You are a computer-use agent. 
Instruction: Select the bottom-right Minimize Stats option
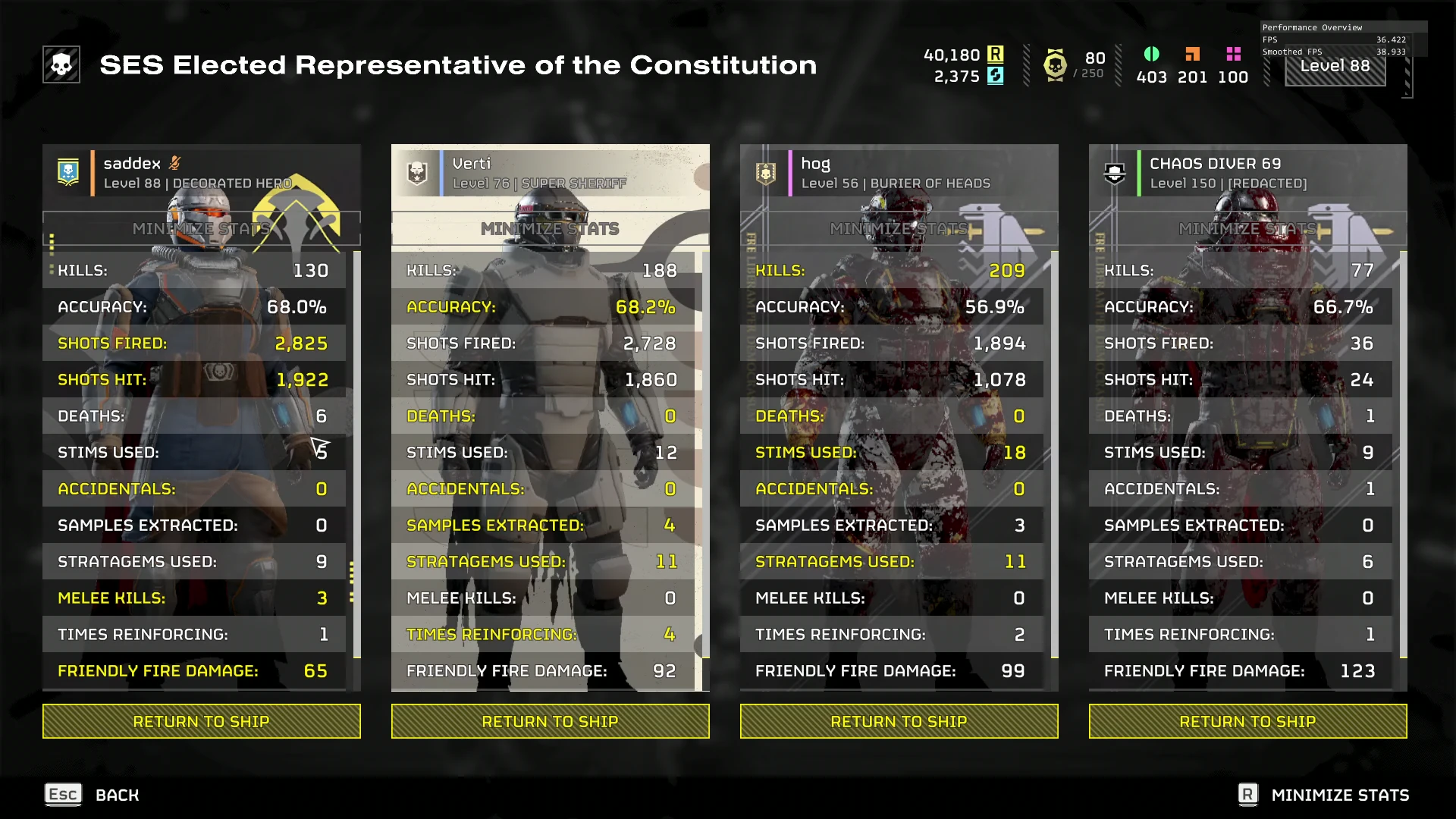pos(1323,795)
